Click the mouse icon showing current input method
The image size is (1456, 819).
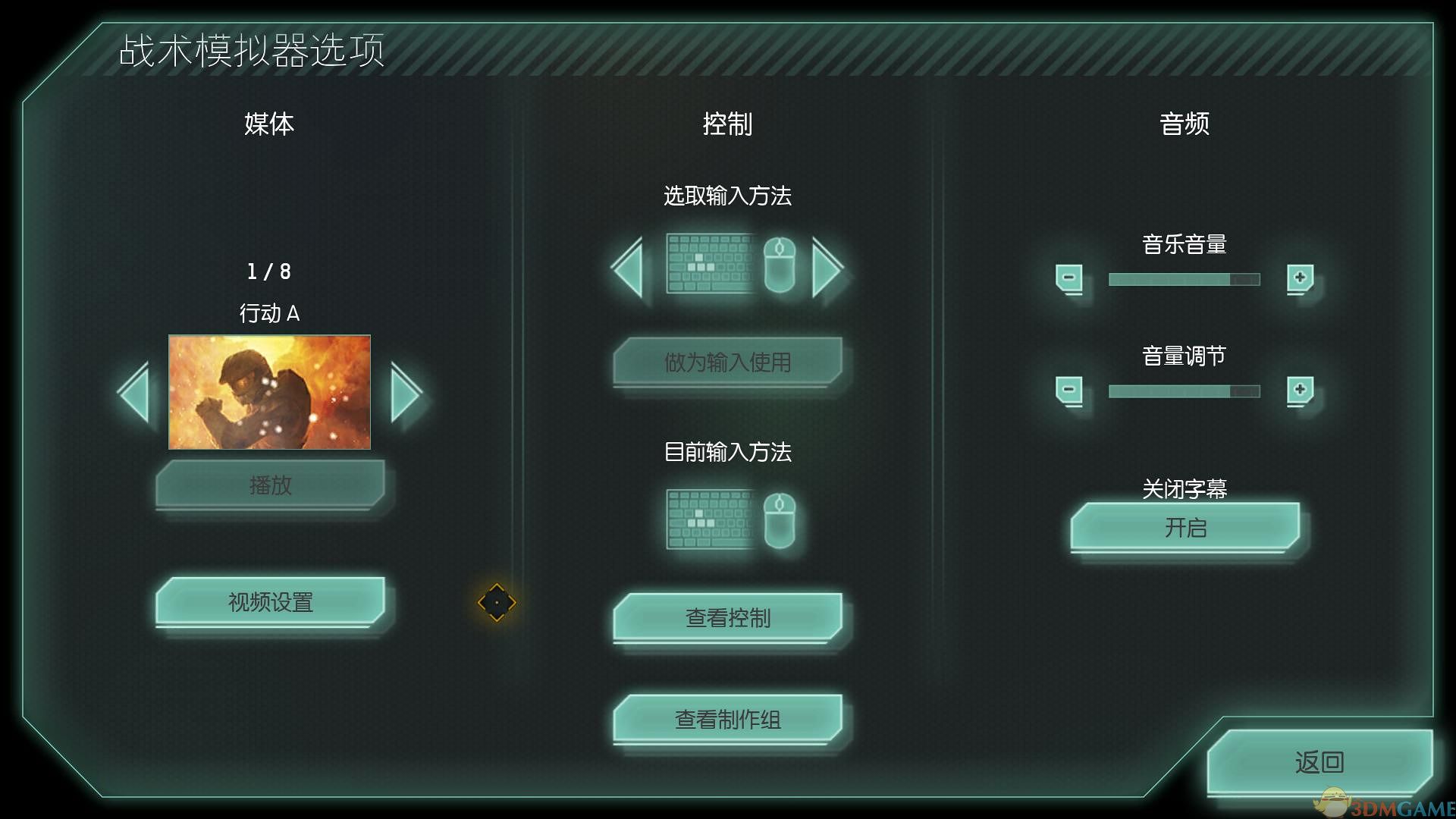click(x=780, y=522)
